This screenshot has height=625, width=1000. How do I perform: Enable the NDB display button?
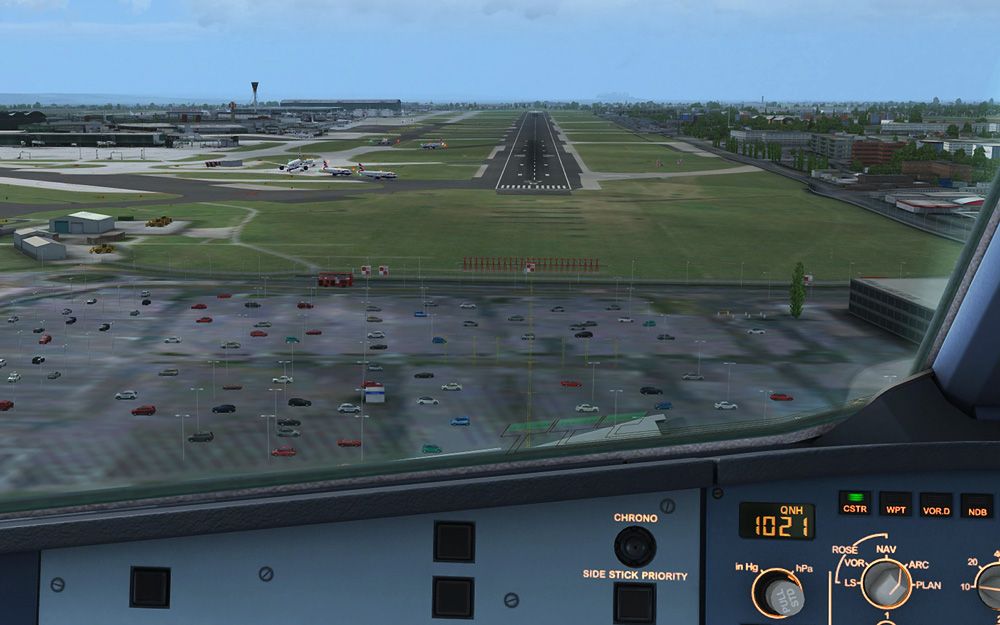pos(977,505)
